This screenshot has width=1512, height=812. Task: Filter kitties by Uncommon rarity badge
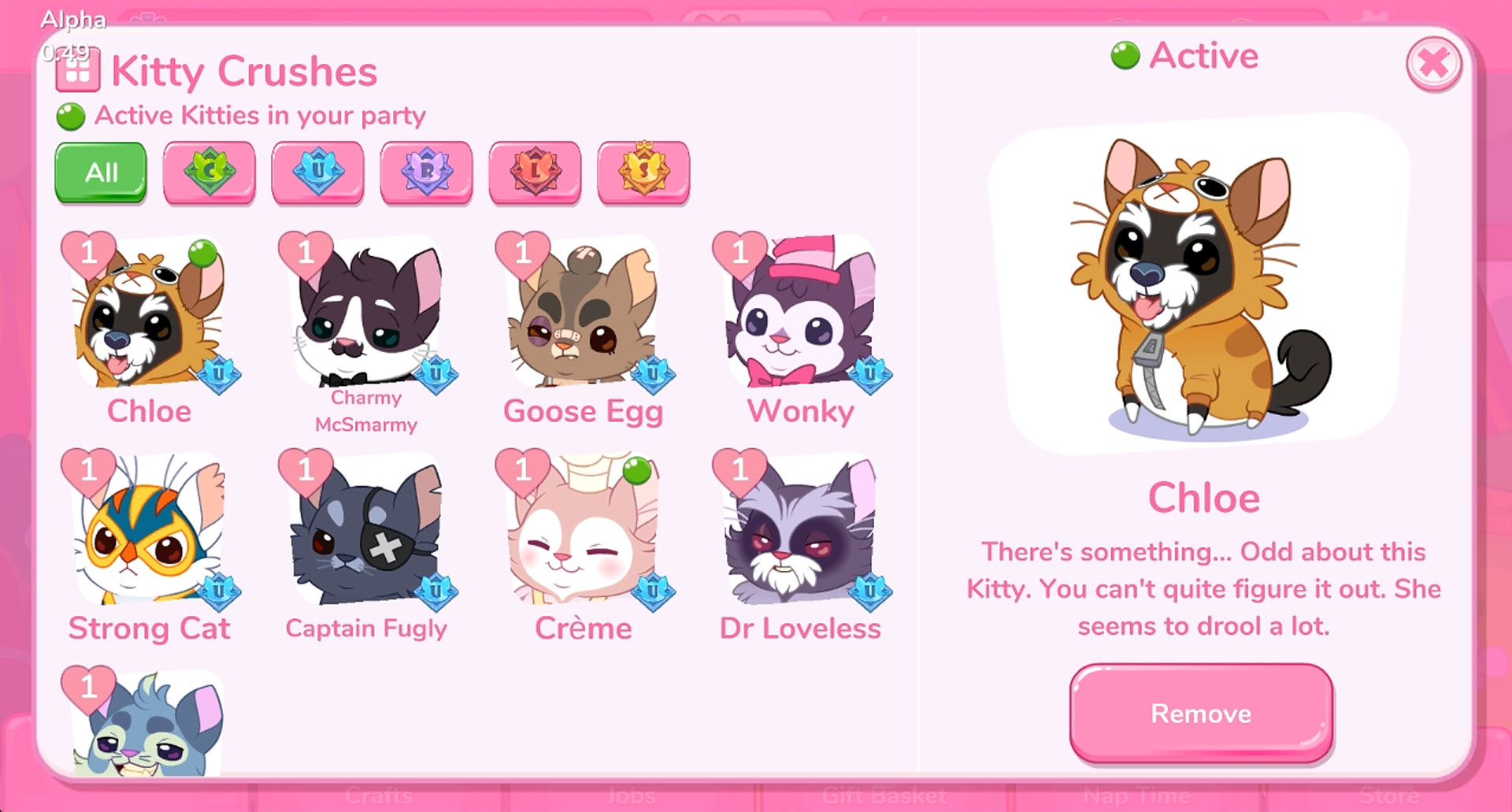(x=317, y=172)
